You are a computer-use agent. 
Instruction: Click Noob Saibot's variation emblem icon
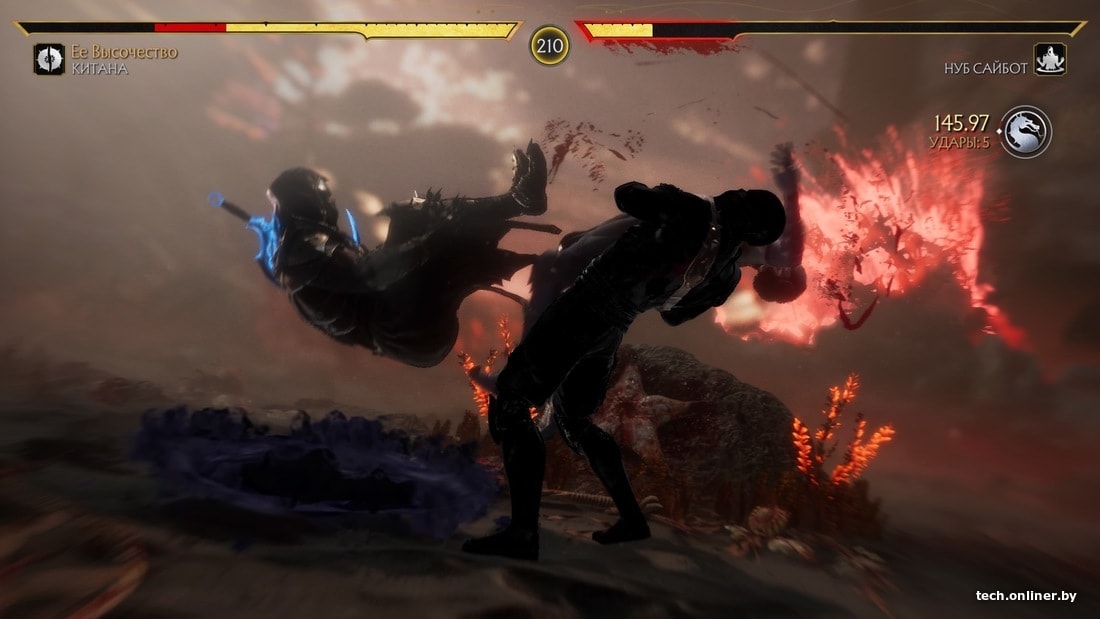point(1050,59)
